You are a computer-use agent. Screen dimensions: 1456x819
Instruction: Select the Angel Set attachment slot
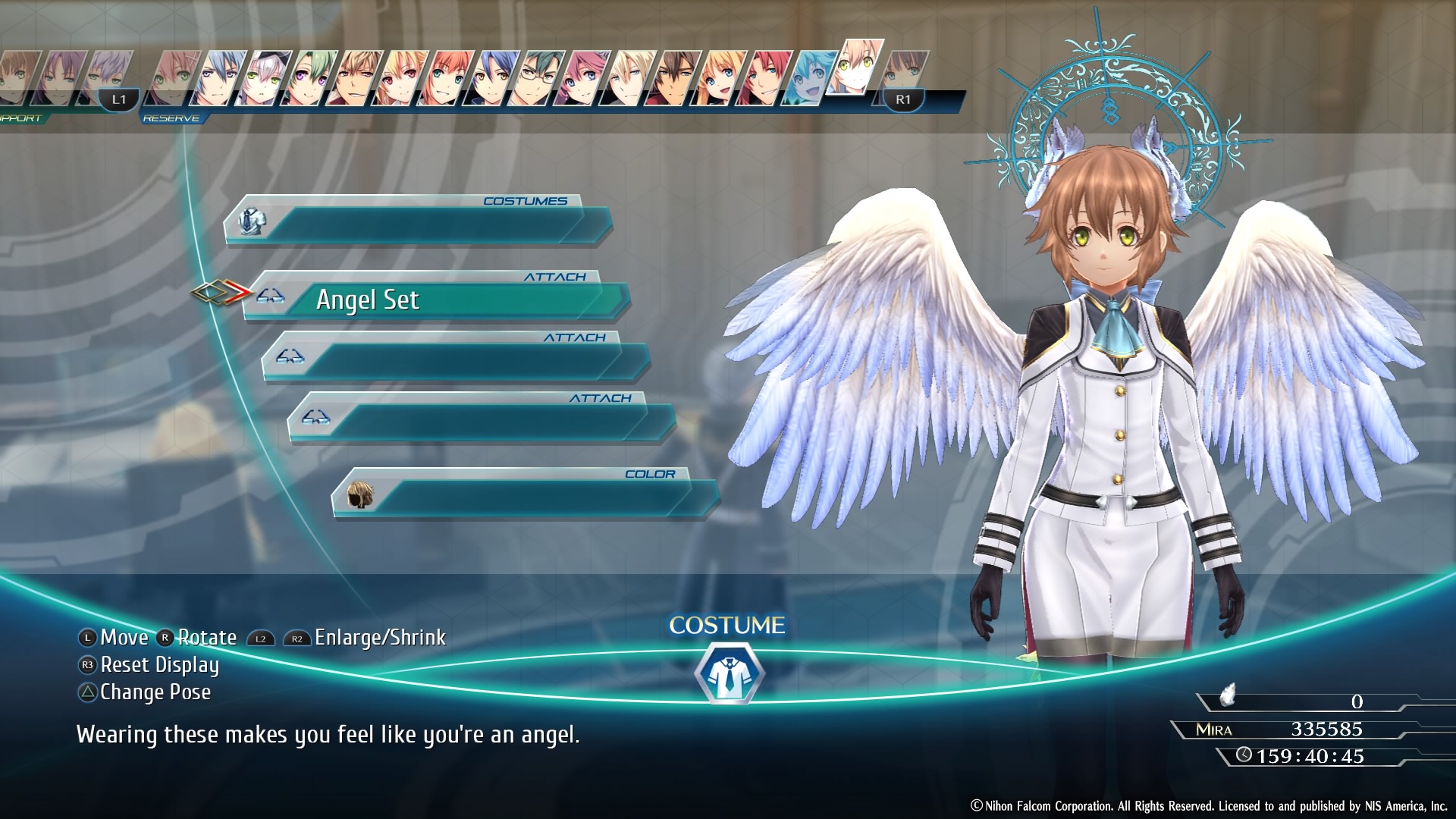(436, 300)
